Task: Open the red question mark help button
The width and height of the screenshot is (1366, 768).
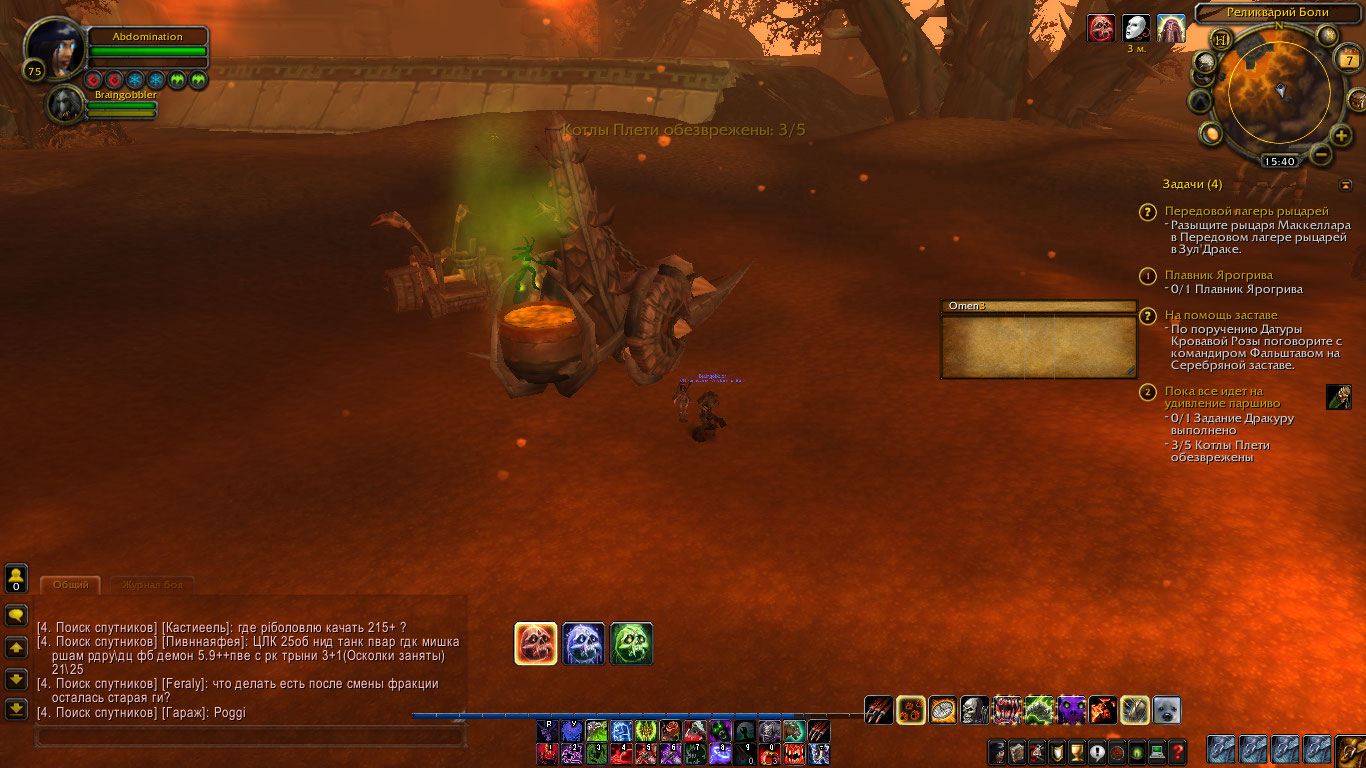Action: pyautogui.click(x=1178, y=751)
